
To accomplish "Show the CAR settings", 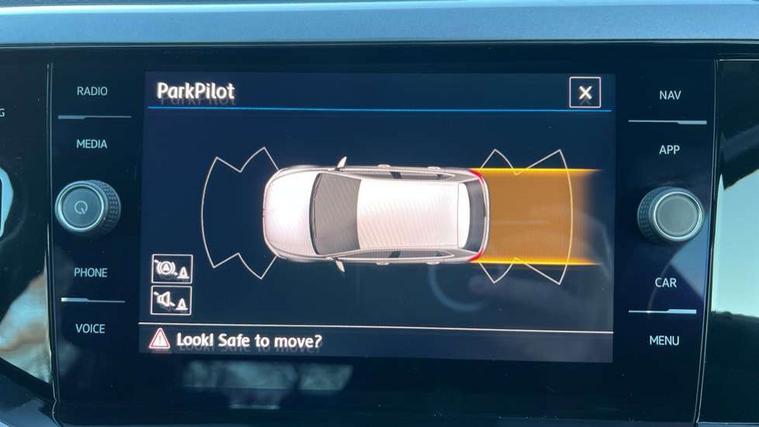I will 666,283.
